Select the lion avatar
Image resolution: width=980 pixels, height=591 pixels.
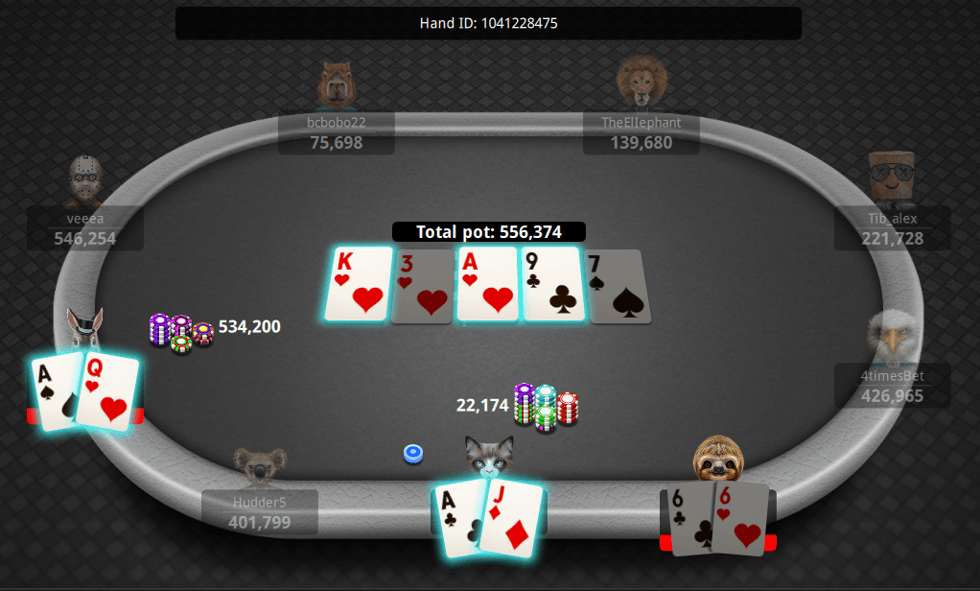tap(641, 81)
